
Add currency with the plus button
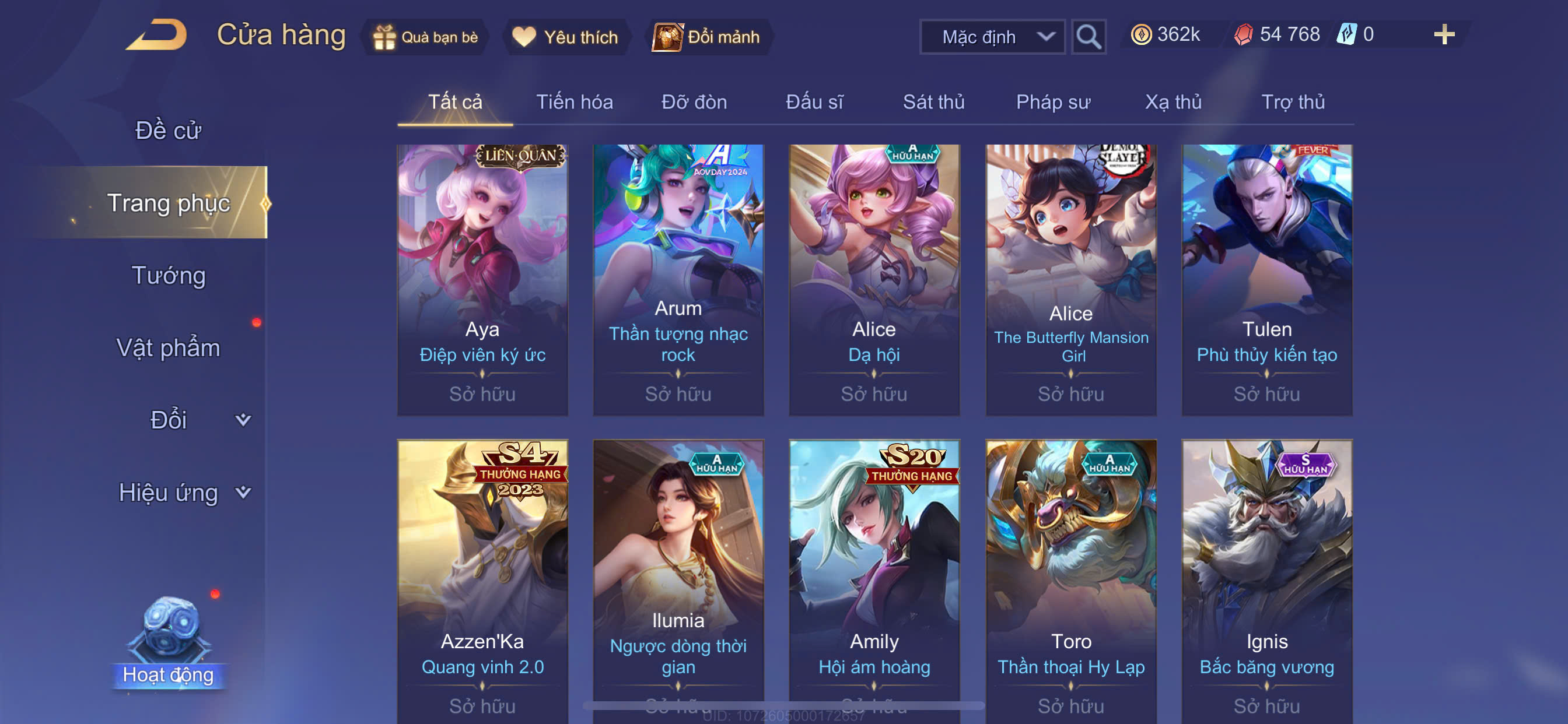(x=1443, y=34)
